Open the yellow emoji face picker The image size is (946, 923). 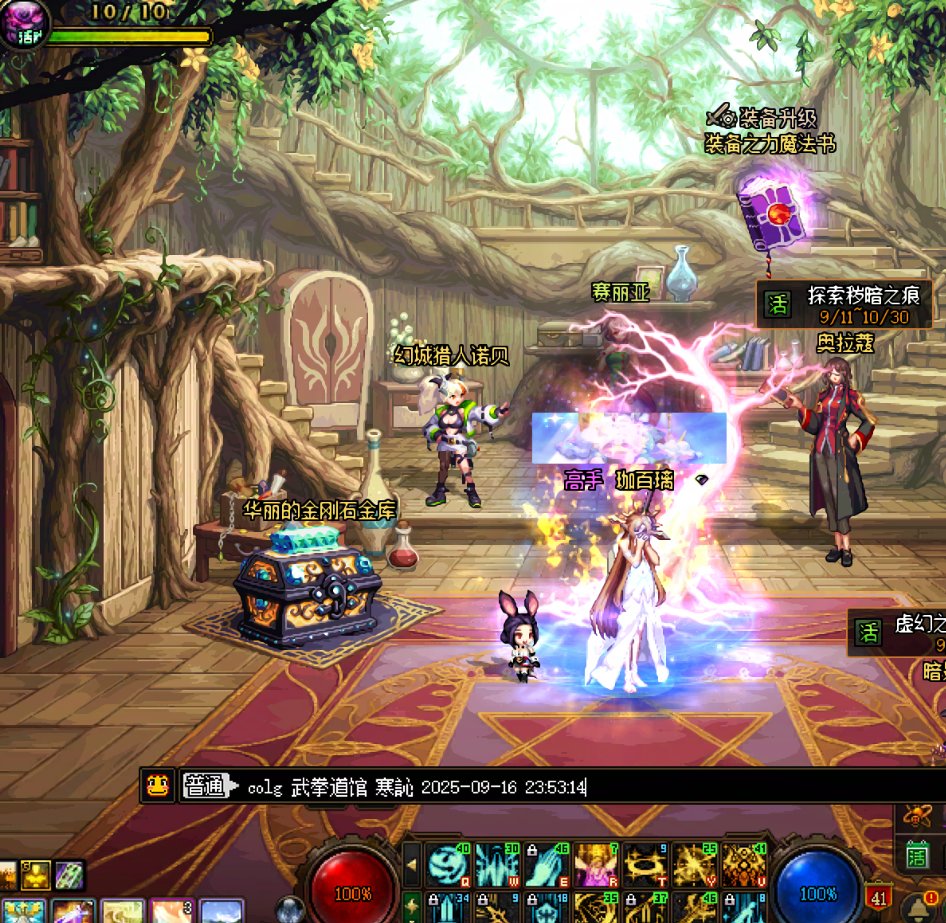point(157,786)
